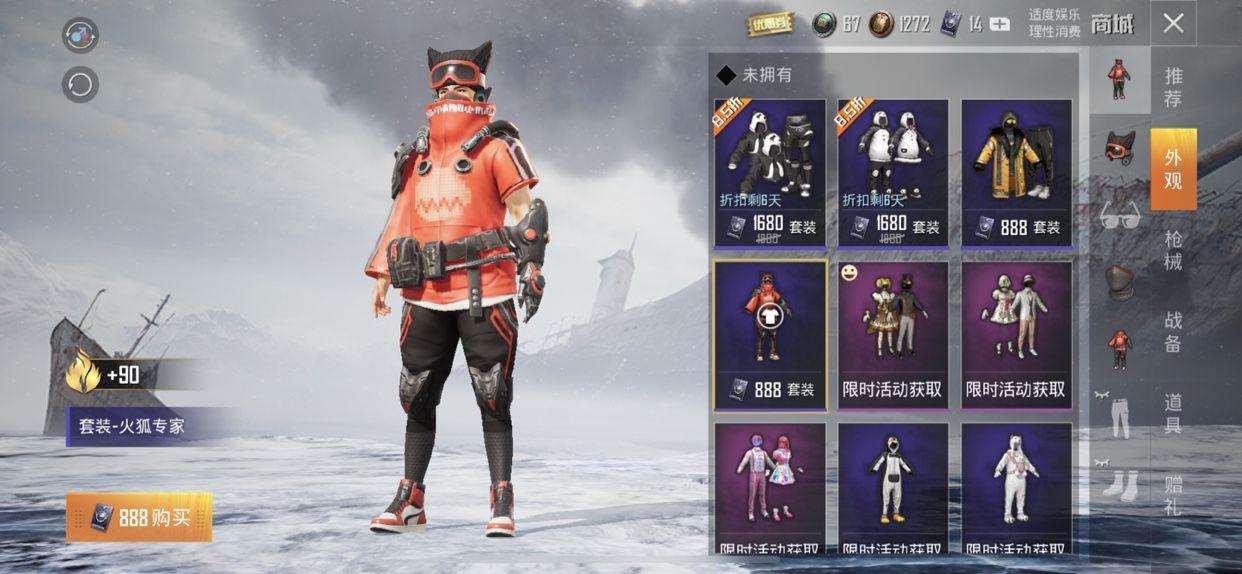Select the white dress and suit couple outfit

tap(1016, 335)
